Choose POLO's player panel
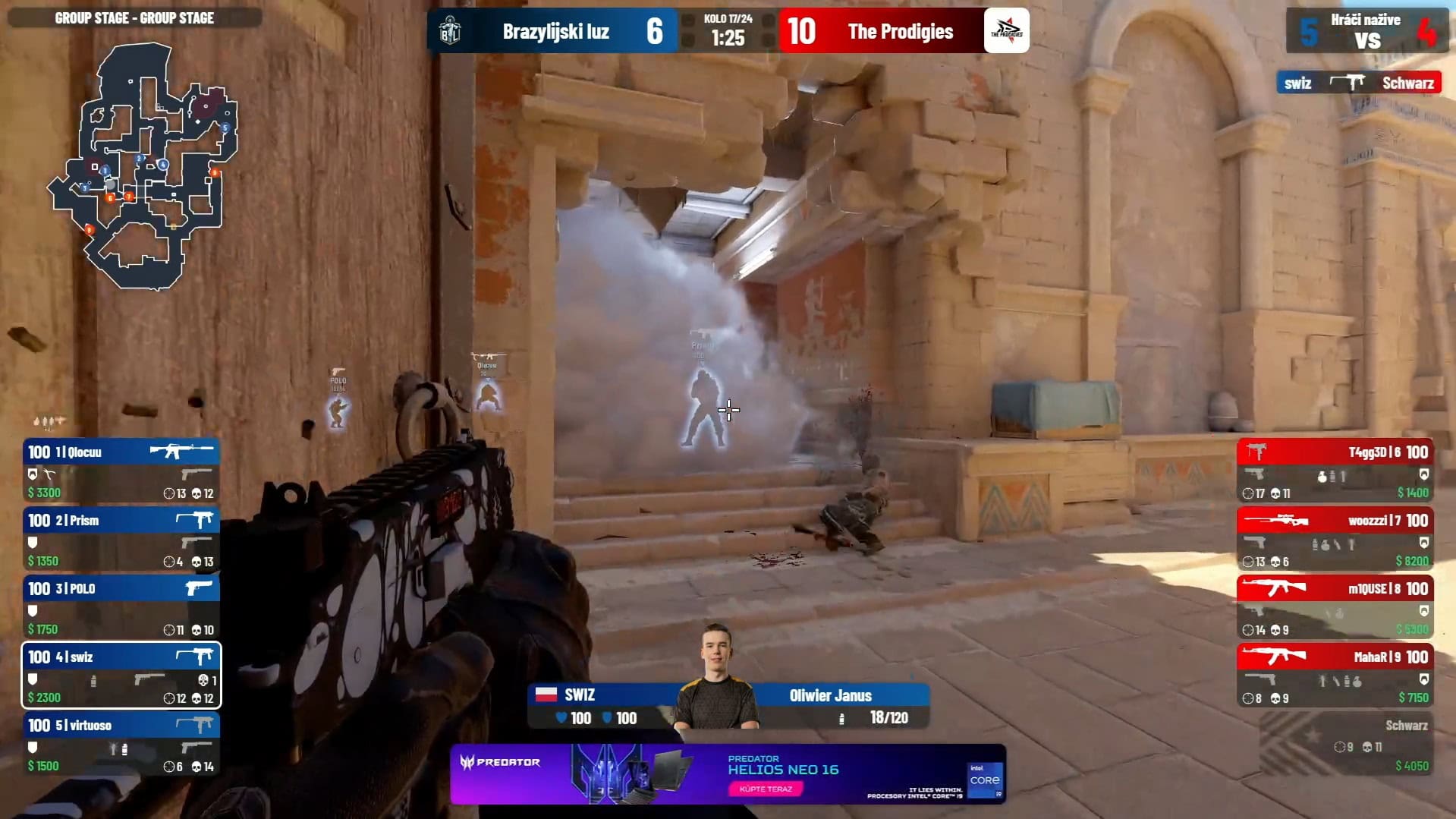The width and height of the screenshot is (1456, 819). [x=121, y=608]
